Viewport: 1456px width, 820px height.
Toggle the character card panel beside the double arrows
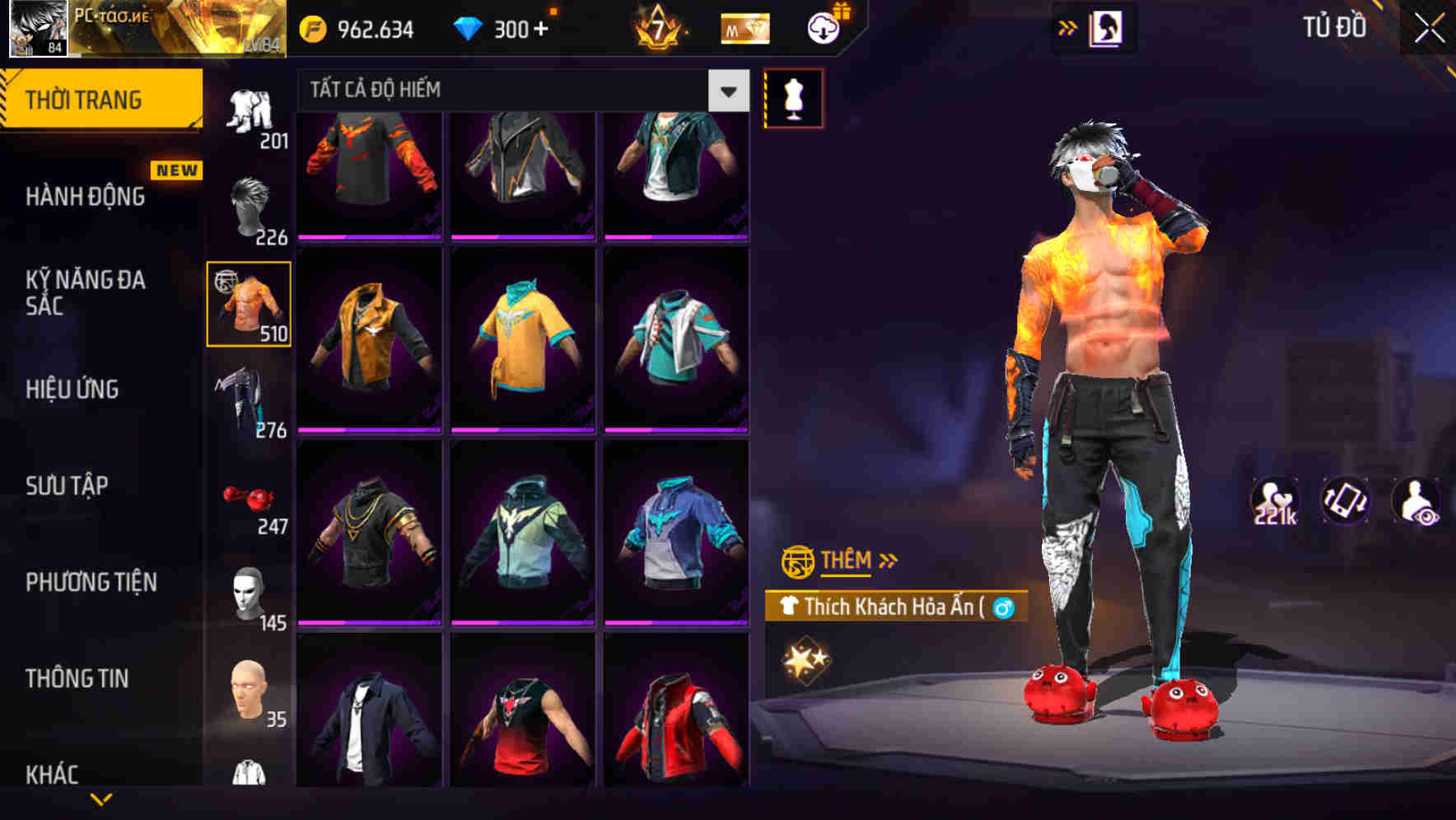point(1108,27)
